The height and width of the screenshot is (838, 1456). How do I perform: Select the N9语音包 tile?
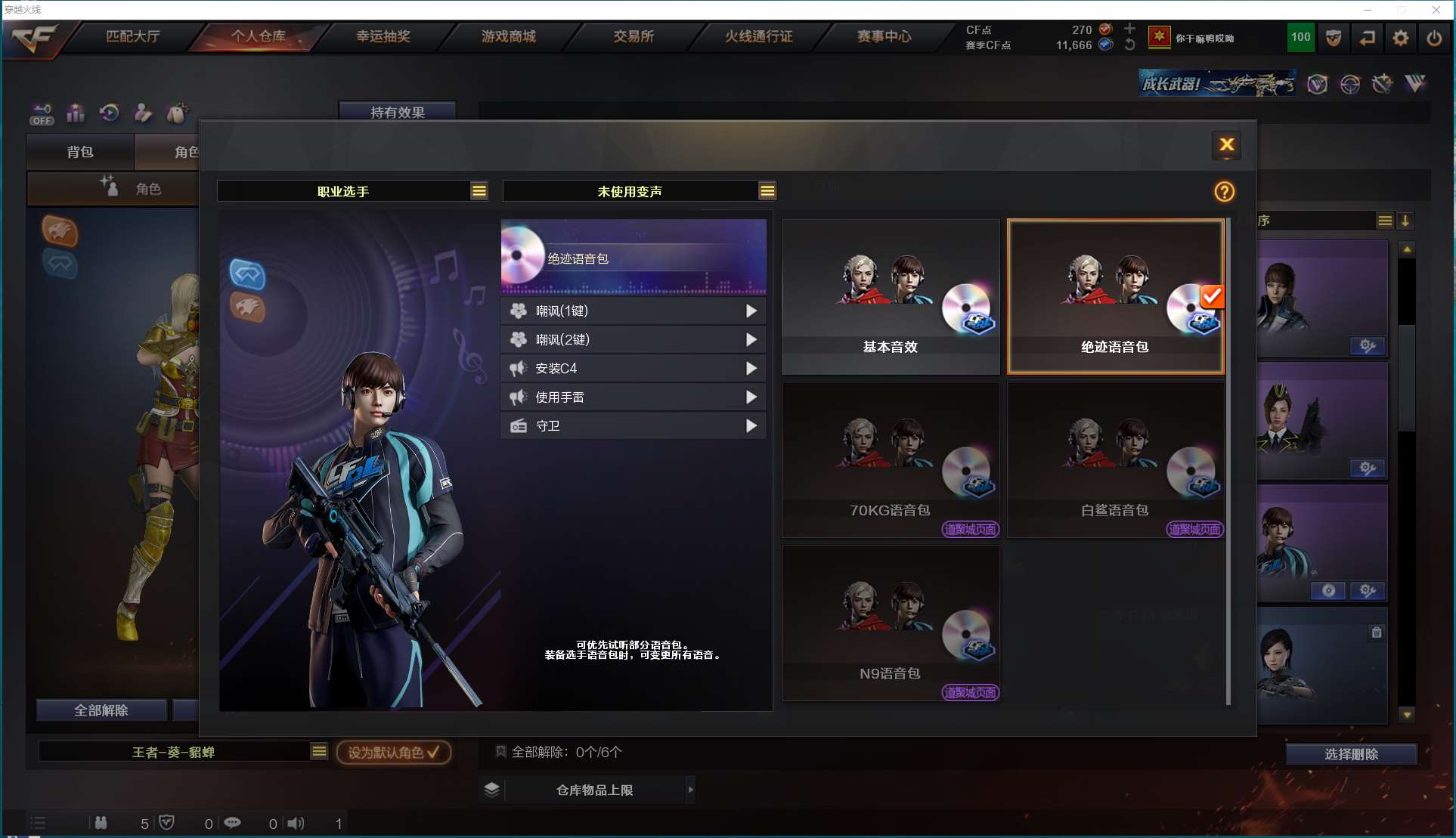tap(890, 623)
